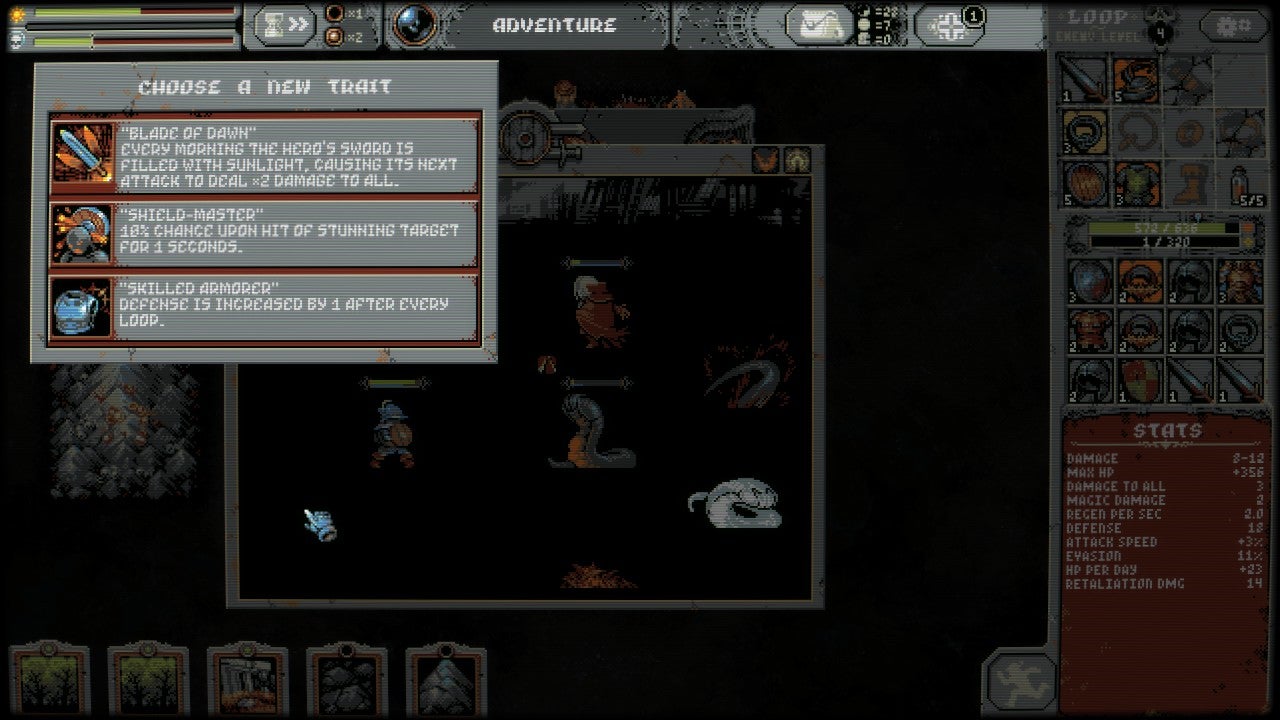Click the planet orb beside Adventure title
The image size is (1280, 720).
(413, 24)
